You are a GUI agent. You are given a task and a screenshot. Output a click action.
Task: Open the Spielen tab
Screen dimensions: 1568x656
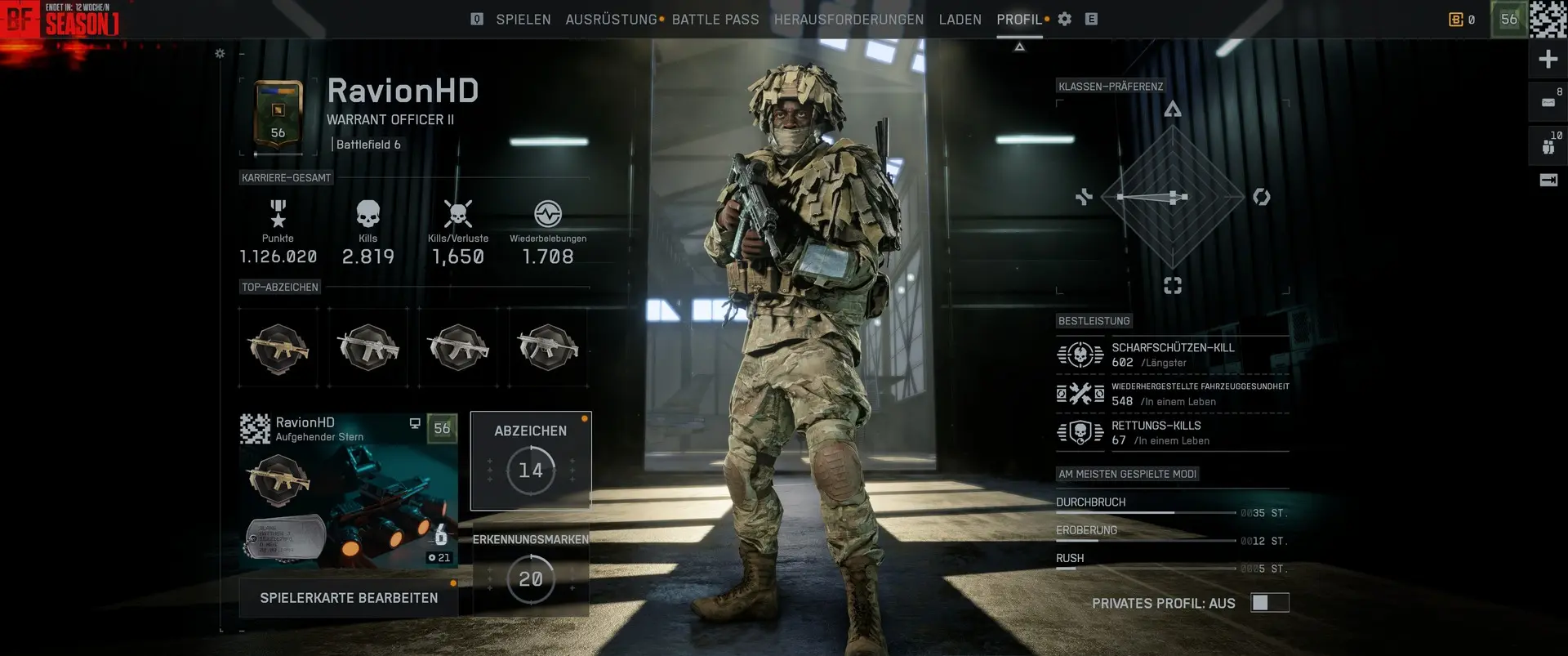coord(523,20)
